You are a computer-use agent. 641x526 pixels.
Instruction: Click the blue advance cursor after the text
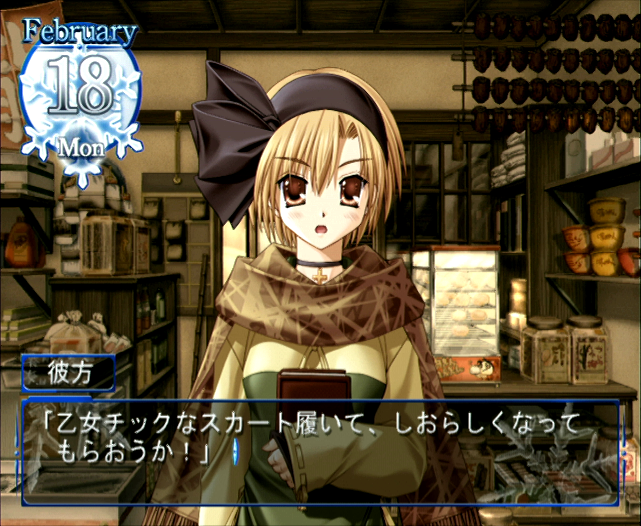235,453
